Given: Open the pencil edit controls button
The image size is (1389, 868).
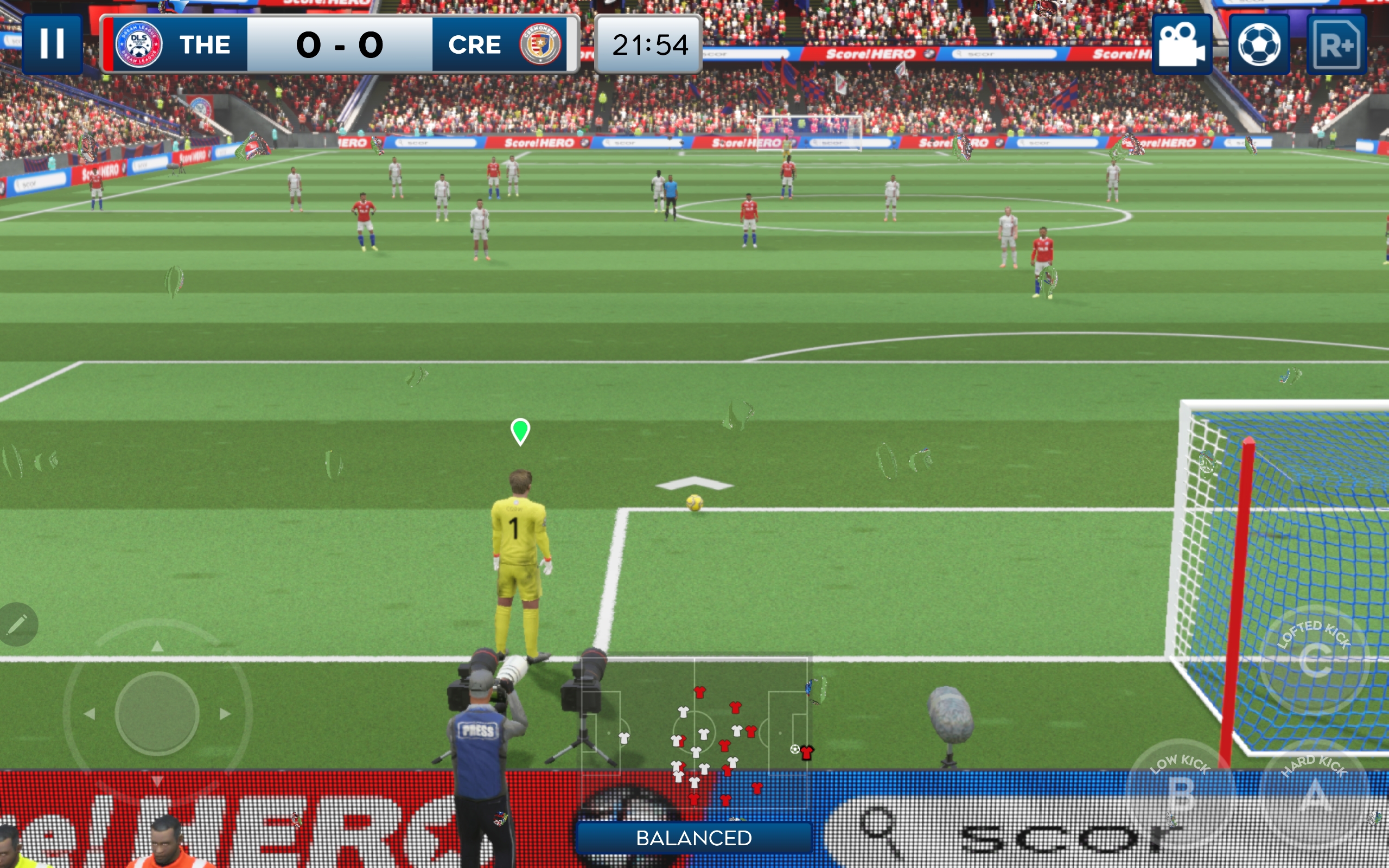Looking at the screenshot, I should 17,624.
